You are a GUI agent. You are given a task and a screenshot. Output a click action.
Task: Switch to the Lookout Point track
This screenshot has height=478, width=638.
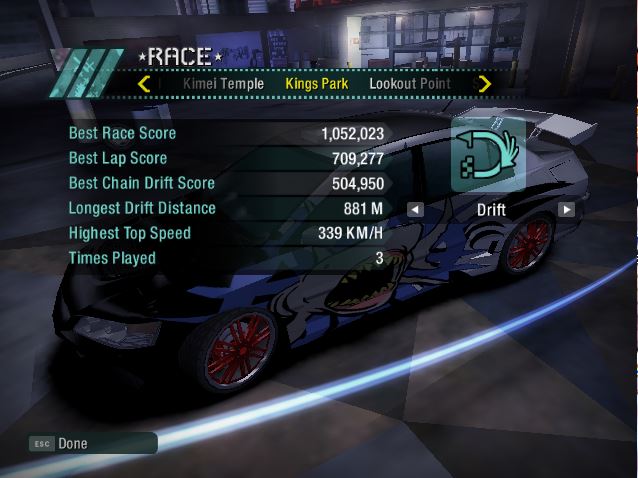coord(409,84)
